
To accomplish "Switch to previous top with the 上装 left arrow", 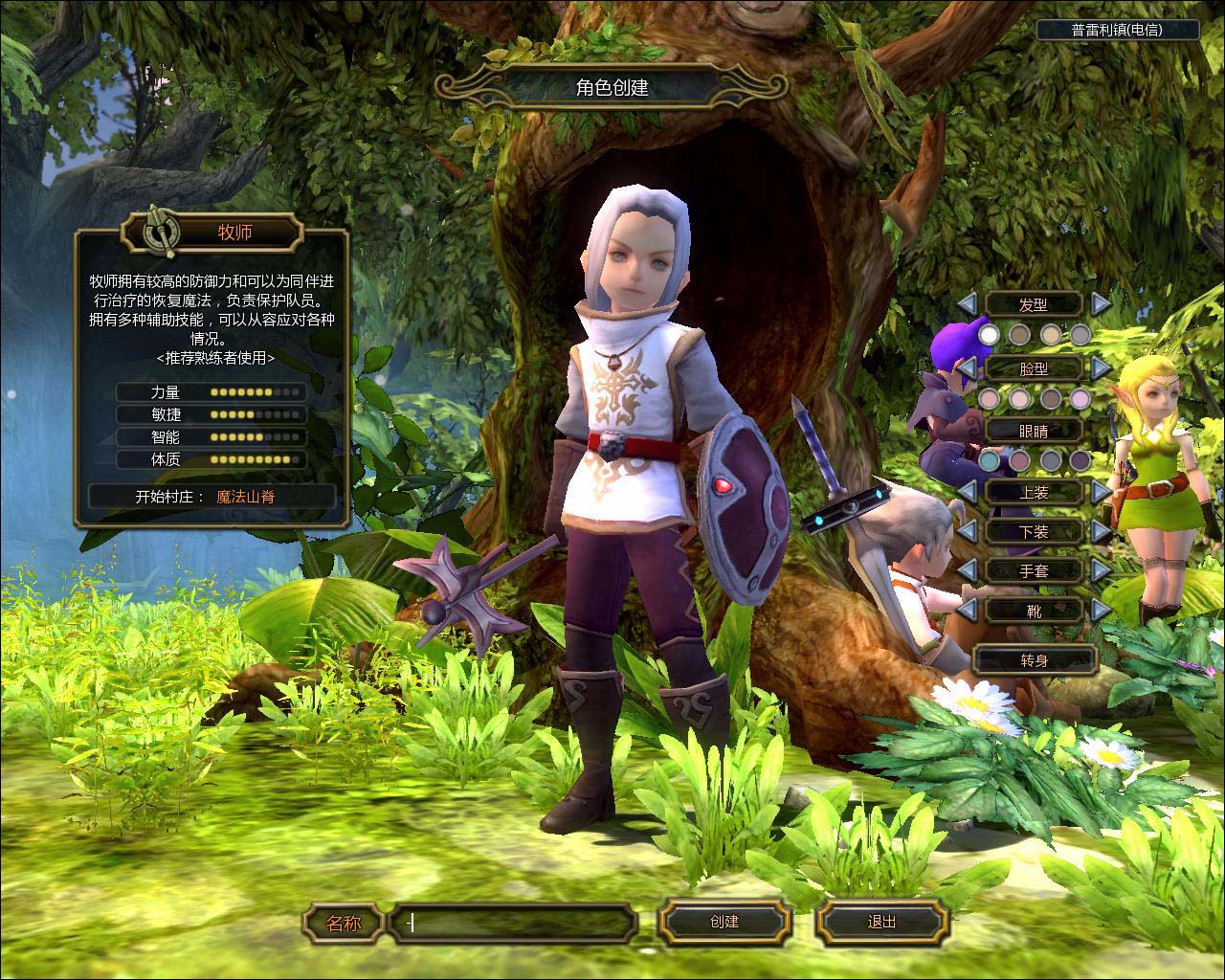I will pos(968,491).
